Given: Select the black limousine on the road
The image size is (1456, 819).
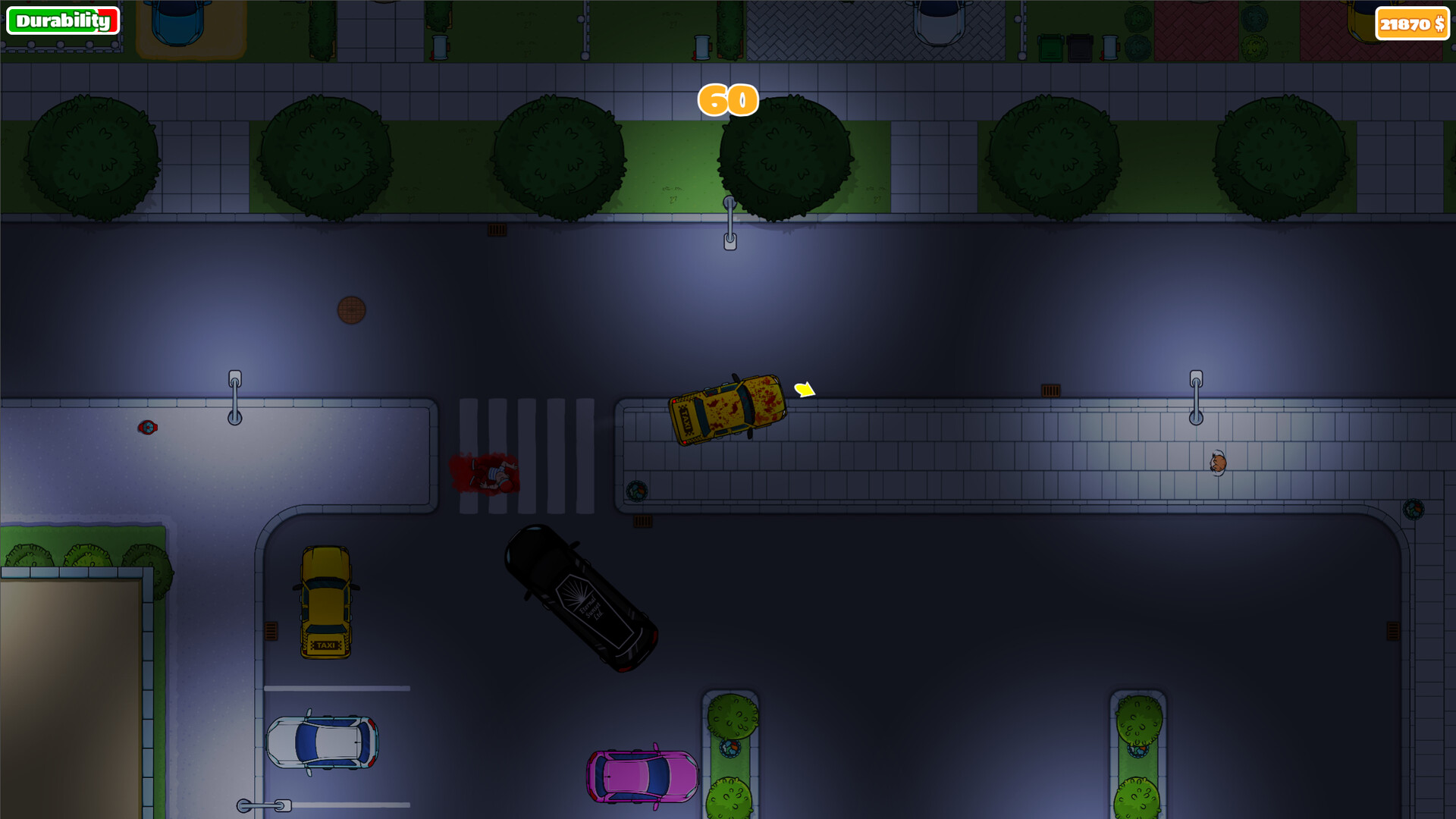Looking at the screenshot, I should pyautogui.click(x=580, y=599).
